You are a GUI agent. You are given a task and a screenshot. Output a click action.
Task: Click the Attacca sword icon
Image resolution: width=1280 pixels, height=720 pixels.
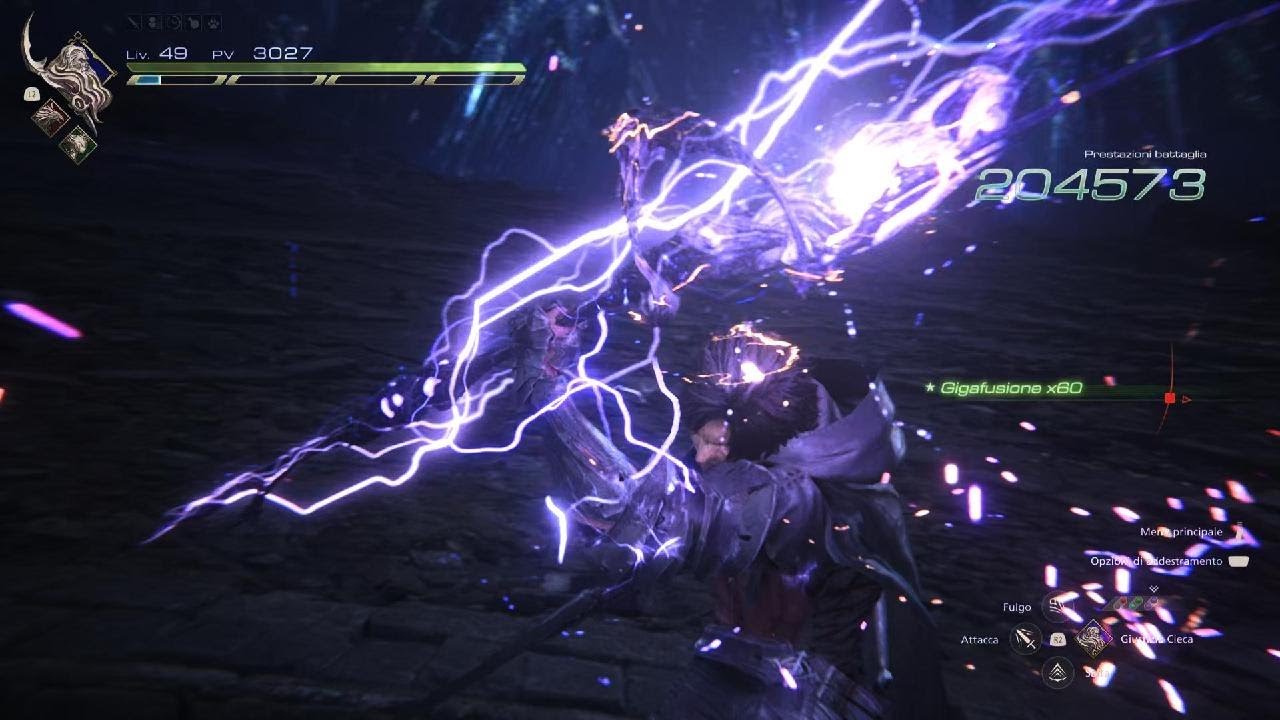[x=1024, y=640]
